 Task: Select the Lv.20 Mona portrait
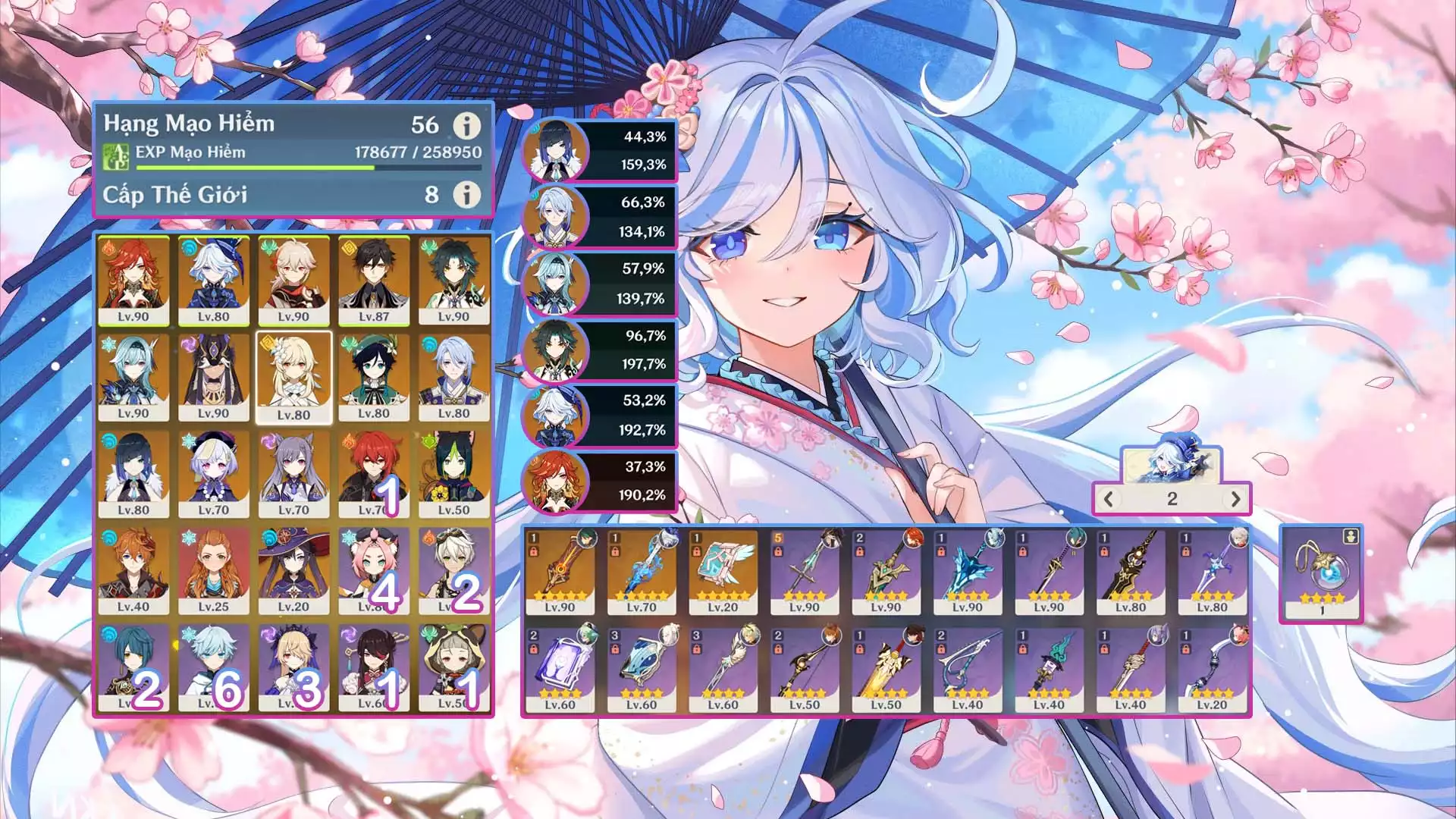tap(293, 571)
